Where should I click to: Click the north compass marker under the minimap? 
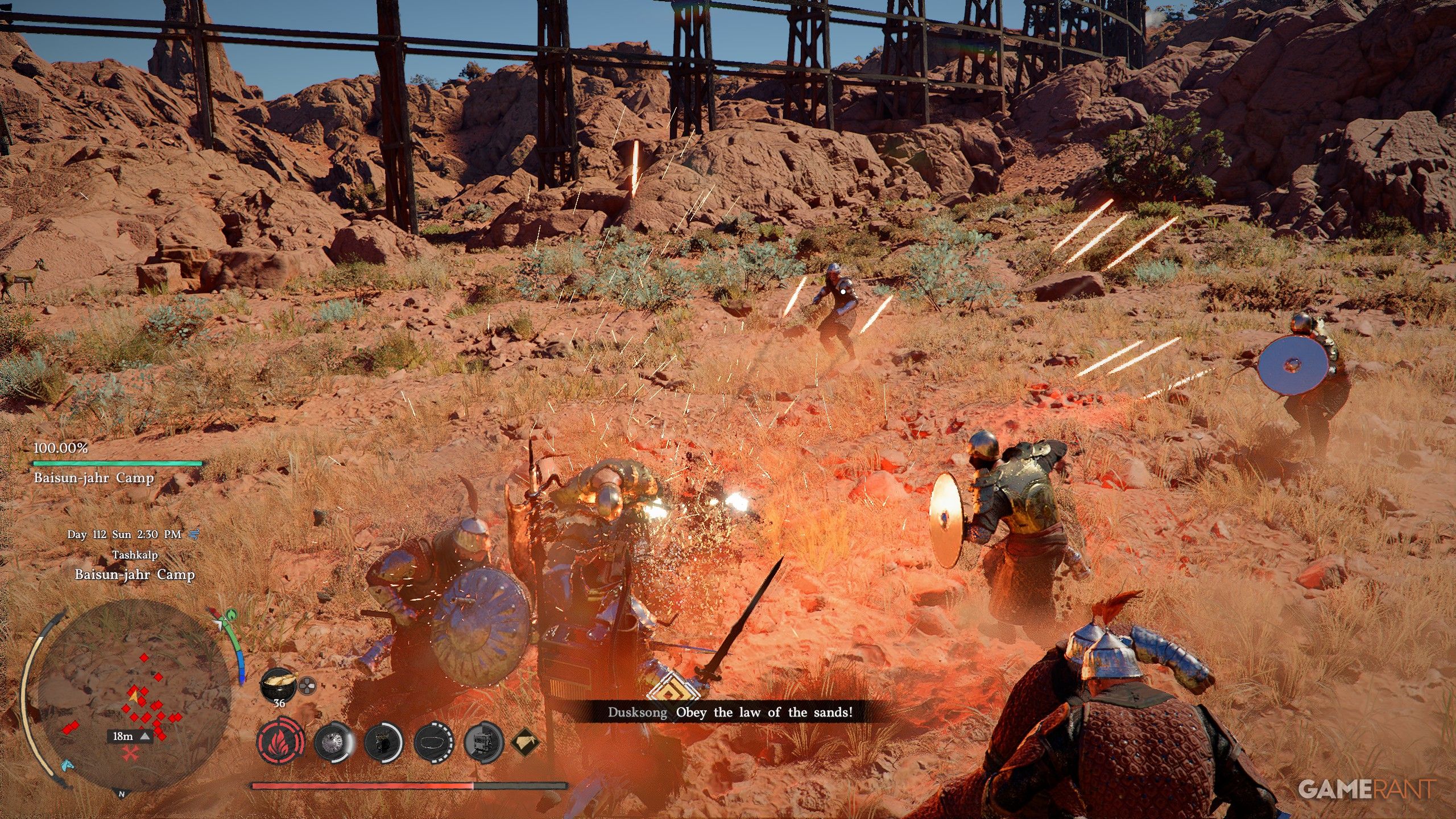(x=121, y=793)
